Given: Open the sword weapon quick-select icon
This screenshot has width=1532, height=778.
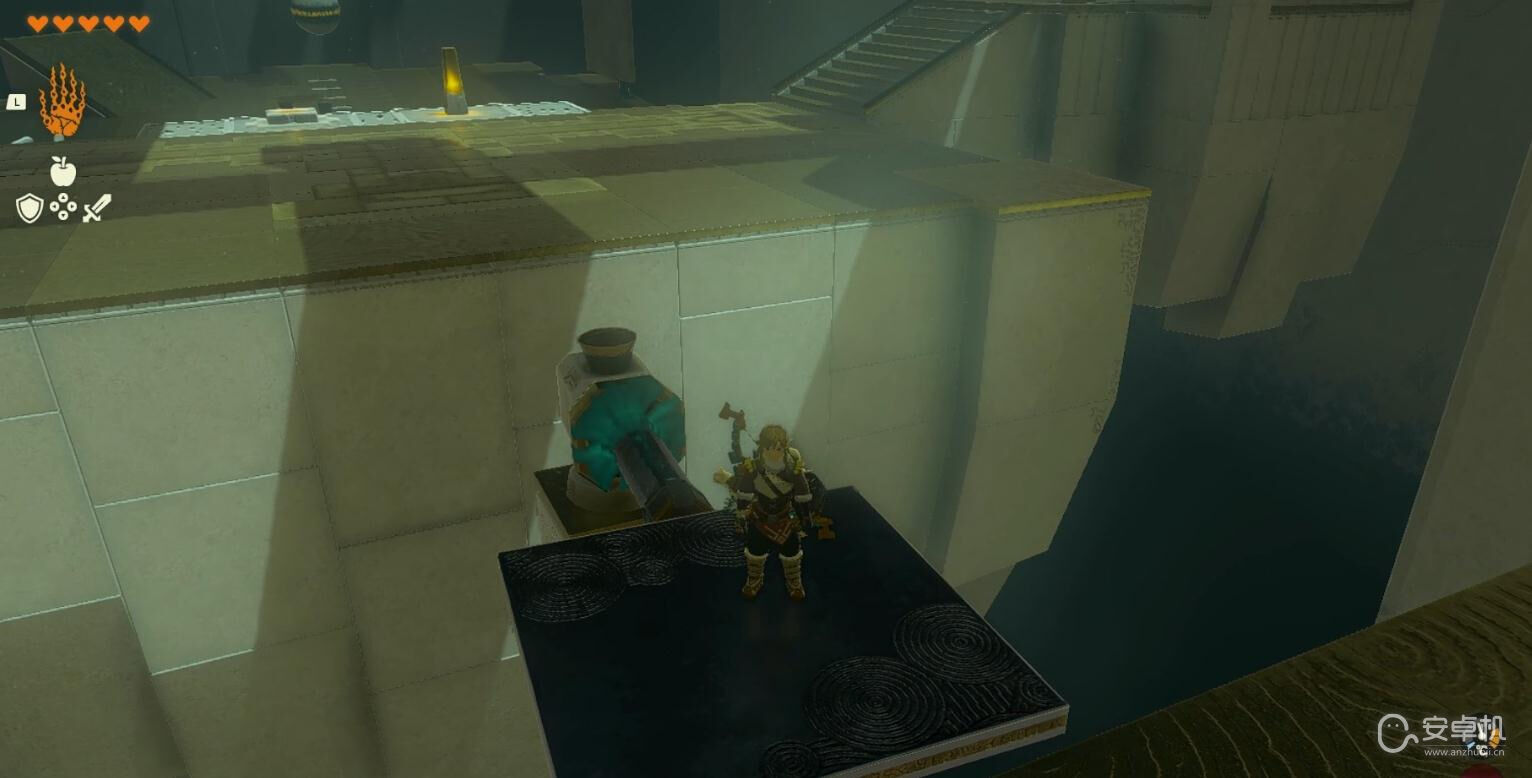Looking at the screenshot, I should coord(97,208).
